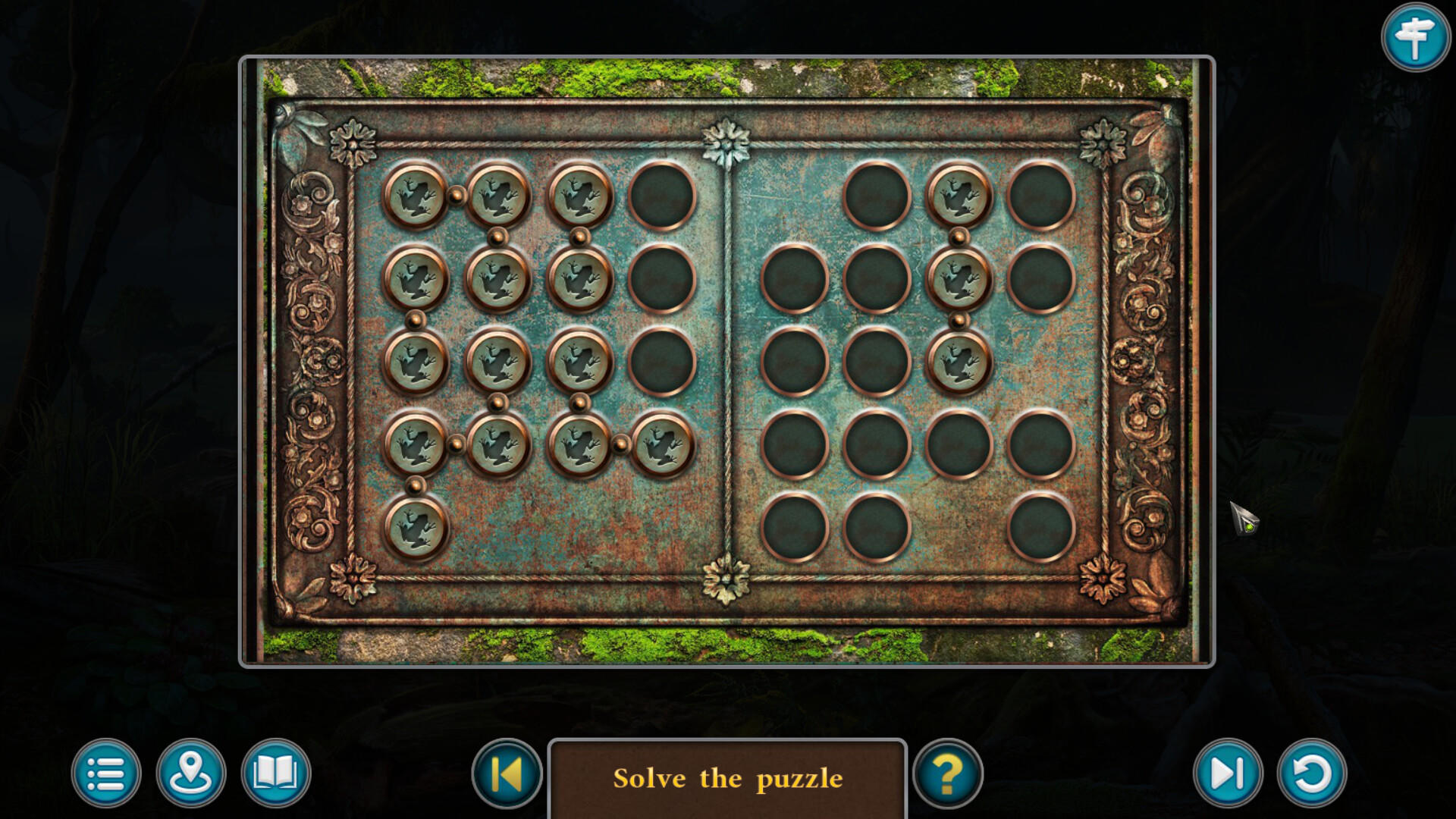This screenshot has width=1456, height=819.
Task: Click the frog below the right board's top token
Action: 959,277
